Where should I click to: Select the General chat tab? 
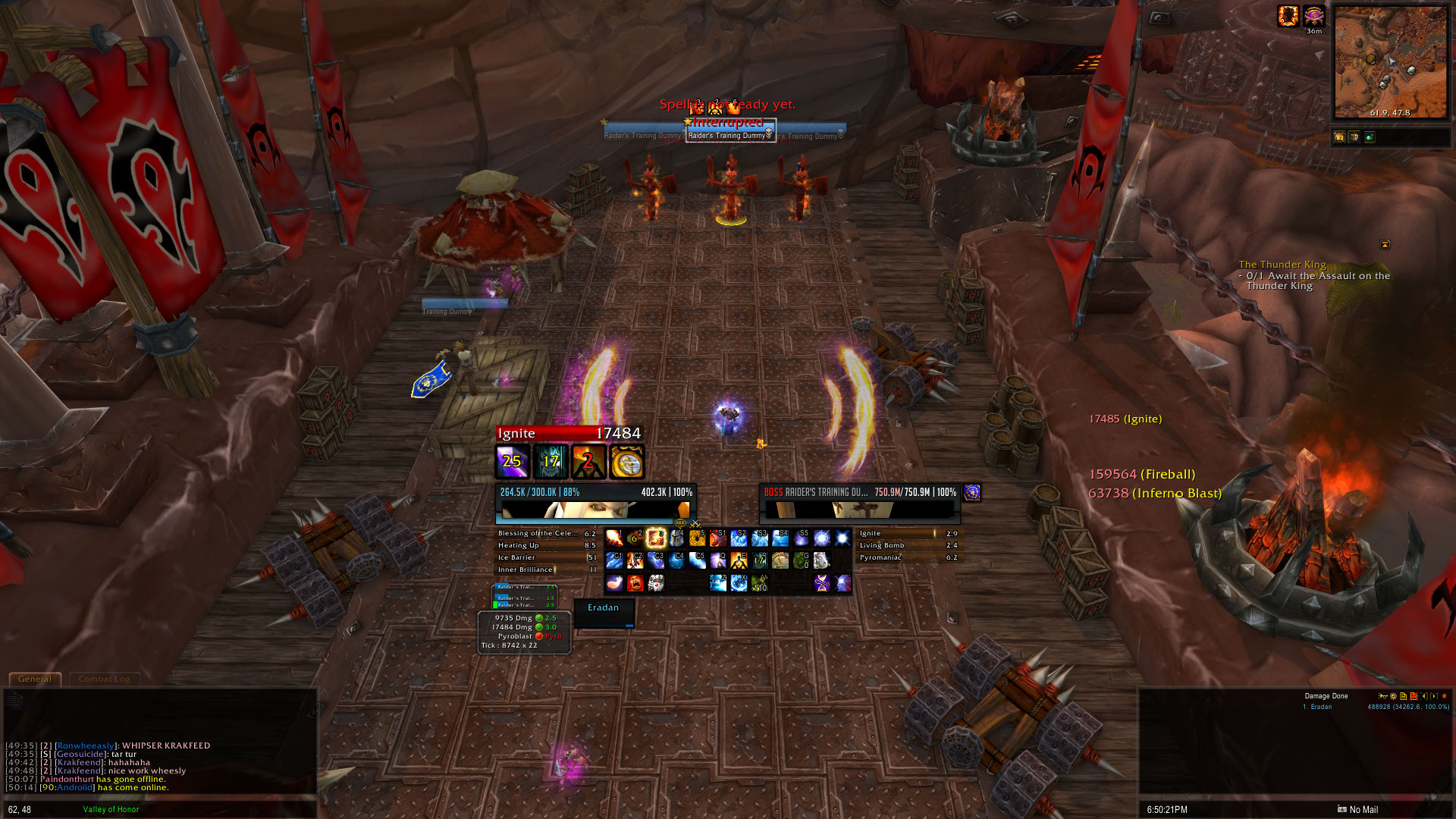[35, 679]
